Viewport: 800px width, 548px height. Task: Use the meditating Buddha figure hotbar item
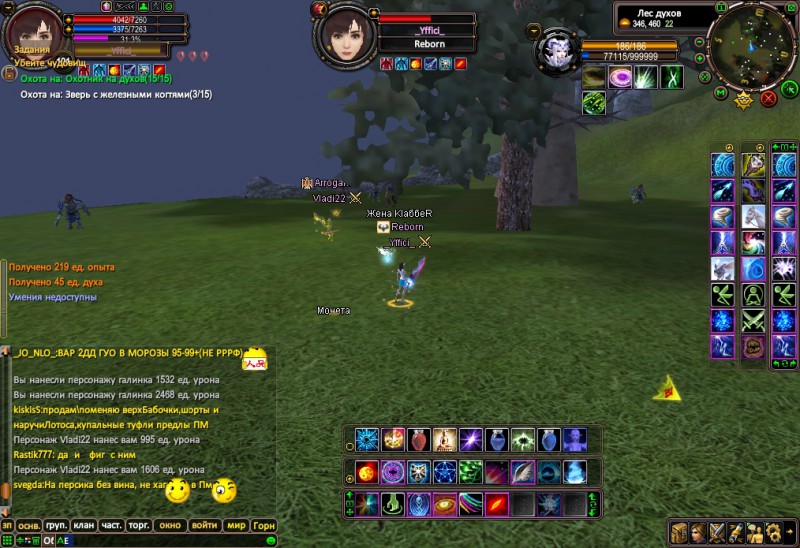click(x=445, y=440)
